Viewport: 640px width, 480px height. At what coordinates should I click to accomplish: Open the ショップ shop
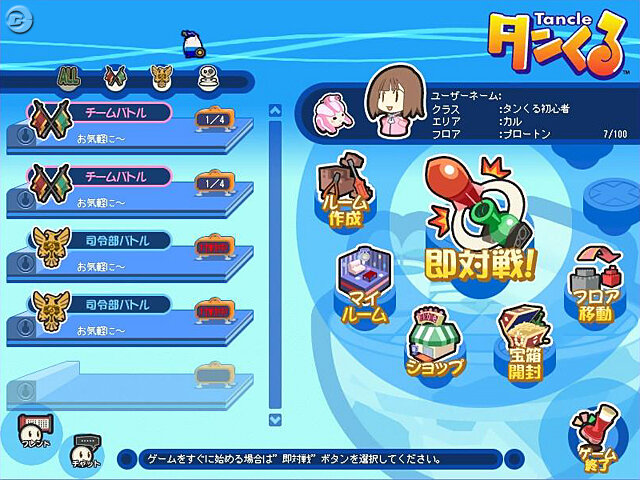(x=436, y=345)
